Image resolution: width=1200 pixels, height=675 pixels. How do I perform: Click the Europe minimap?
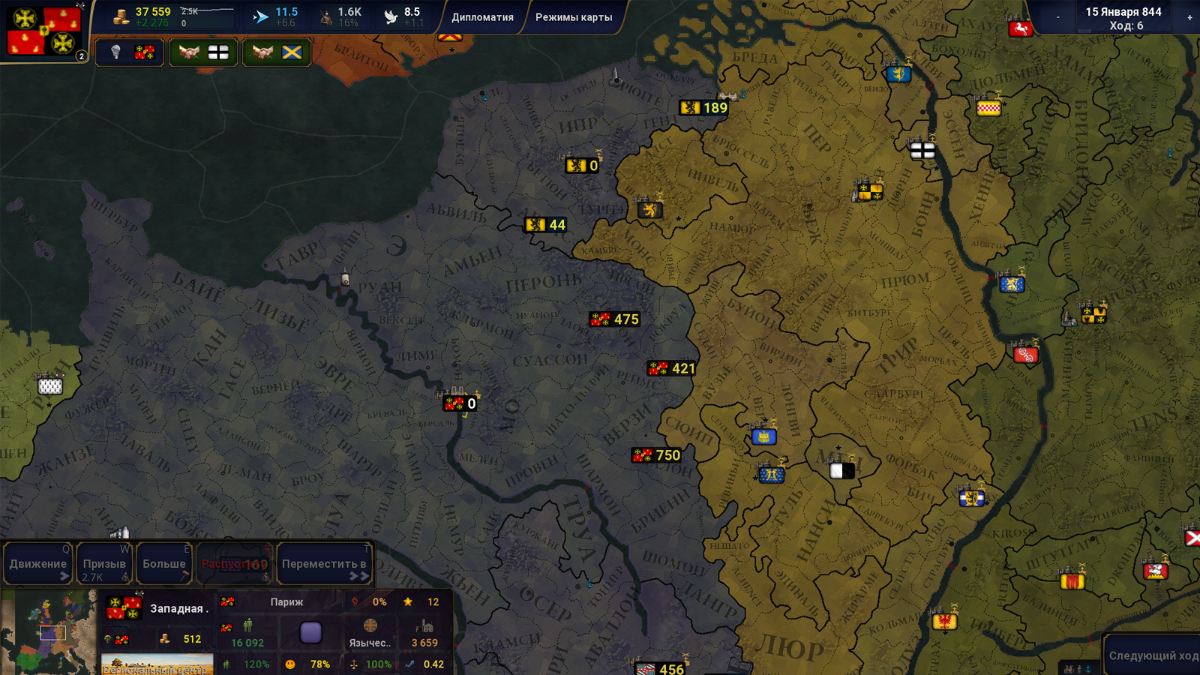point(48,632)
